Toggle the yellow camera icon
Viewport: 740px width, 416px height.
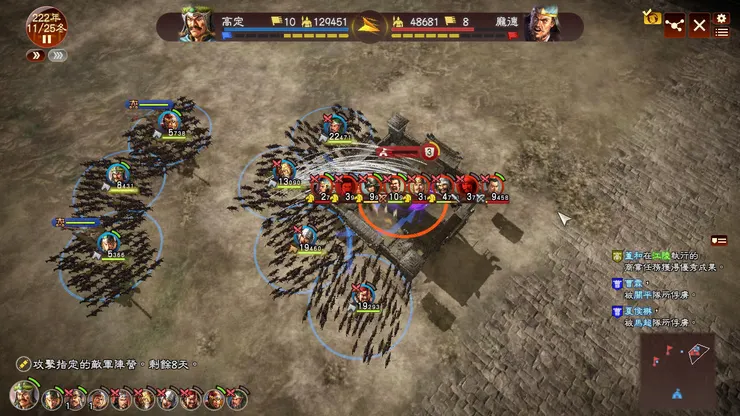pyautogui.click(x=652, y=17)
